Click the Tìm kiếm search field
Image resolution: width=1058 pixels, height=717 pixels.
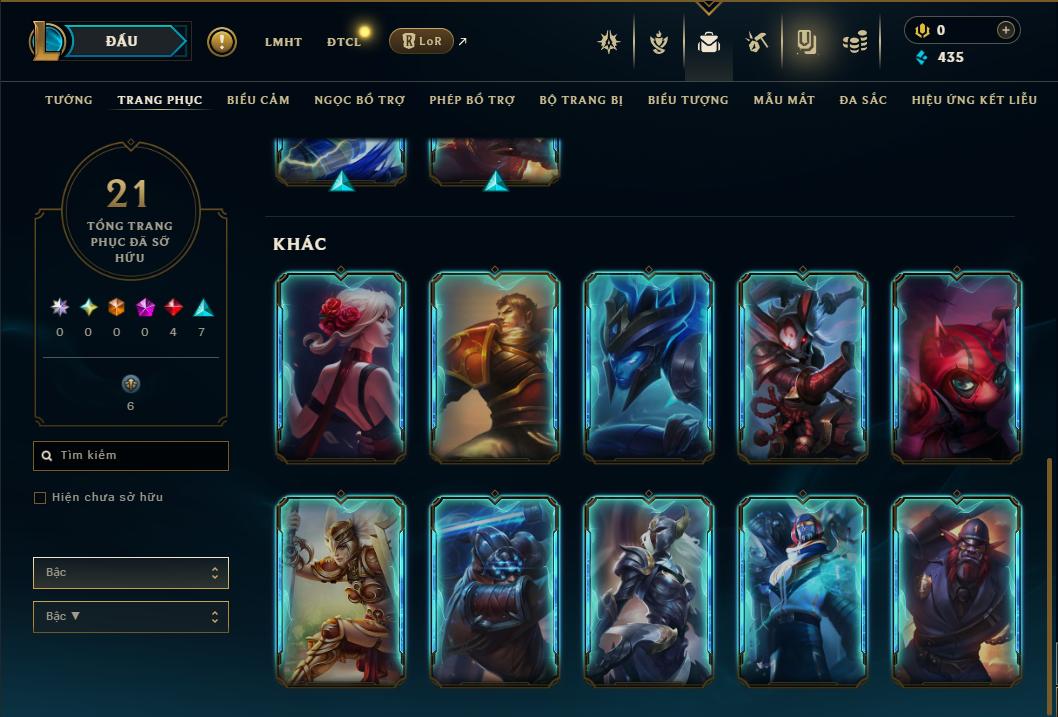pos(131,456)
